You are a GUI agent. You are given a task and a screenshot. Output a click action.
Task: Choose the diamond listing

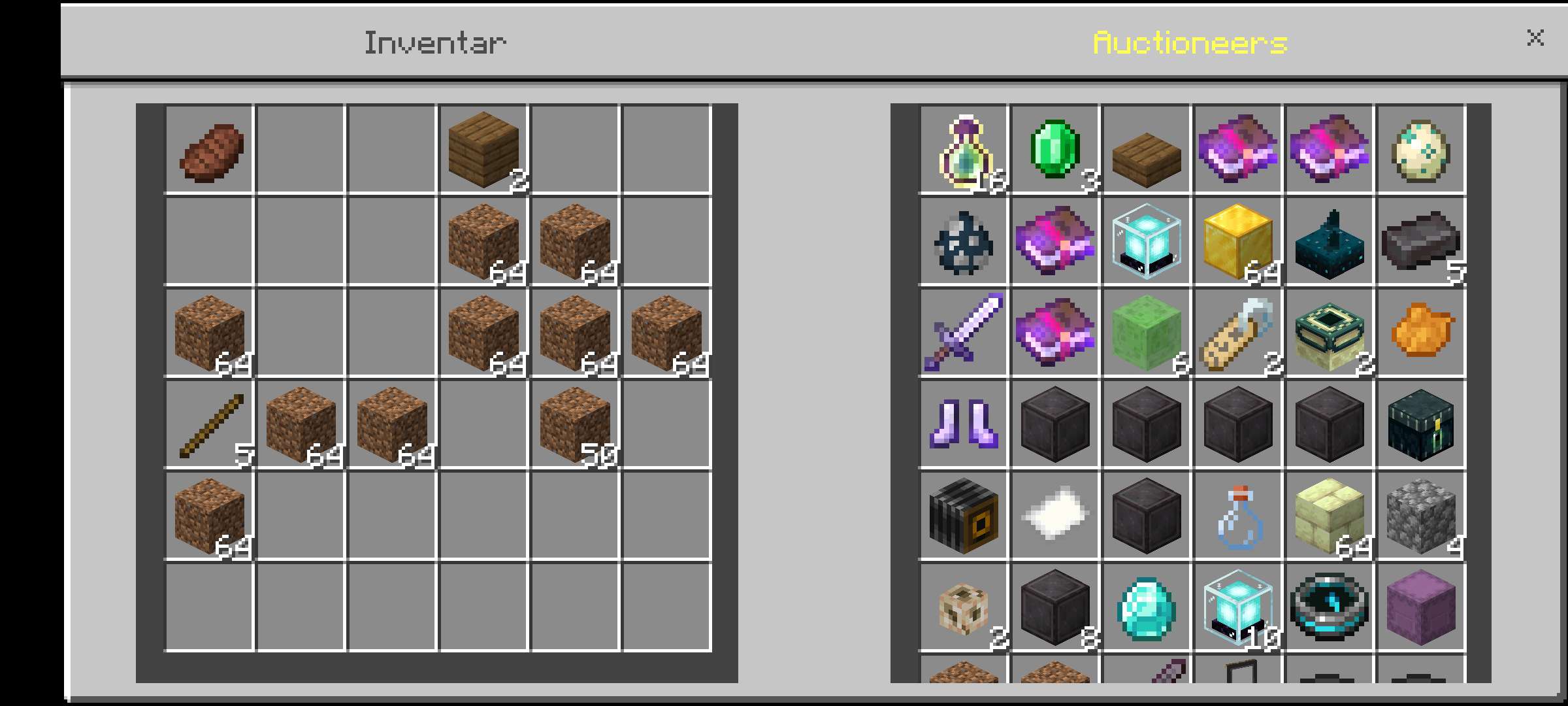[x=1147, y=607]
